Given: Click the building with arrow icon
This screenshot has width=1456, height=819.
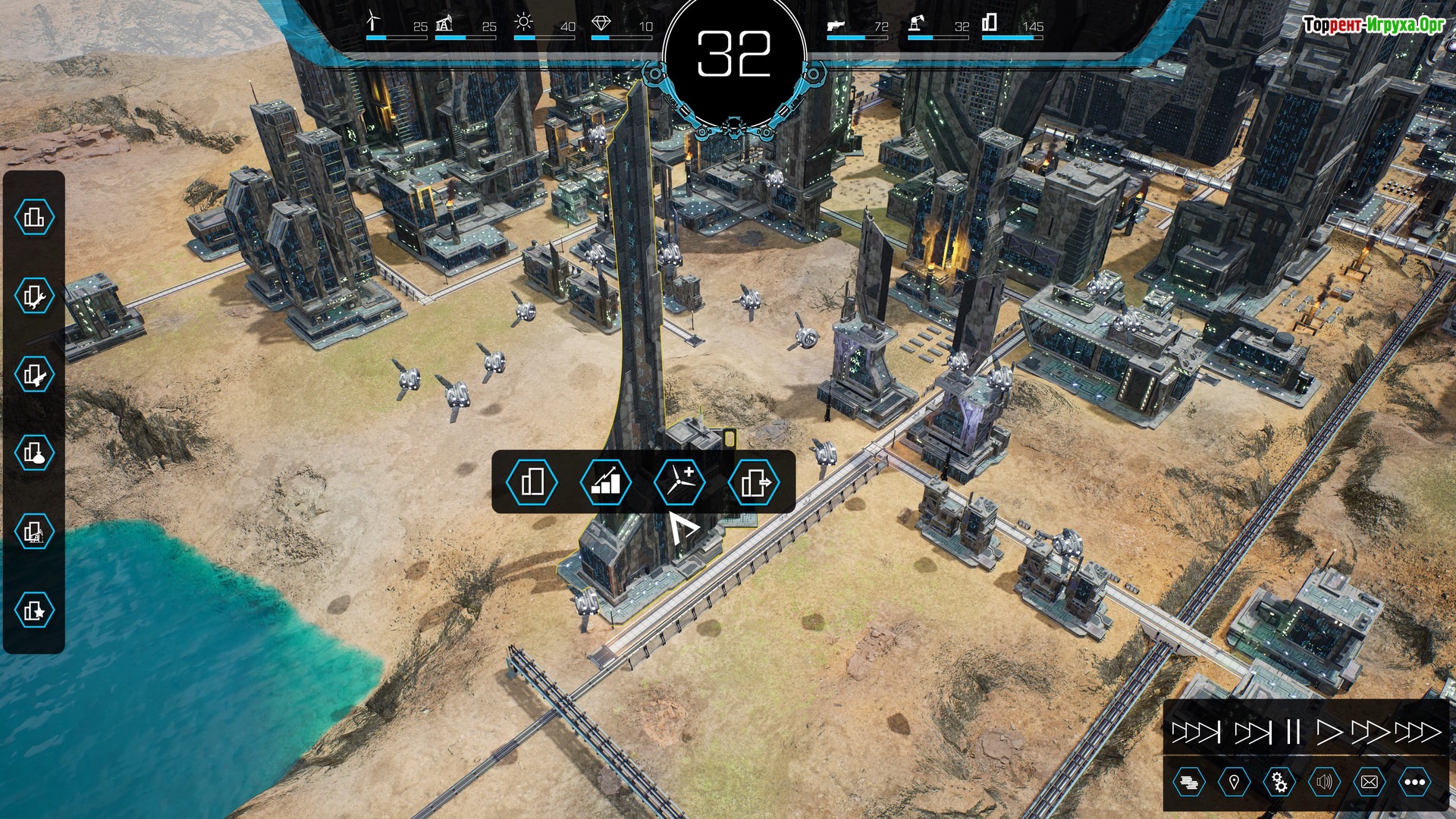Looking at the screenshot, I should point(754,482).
